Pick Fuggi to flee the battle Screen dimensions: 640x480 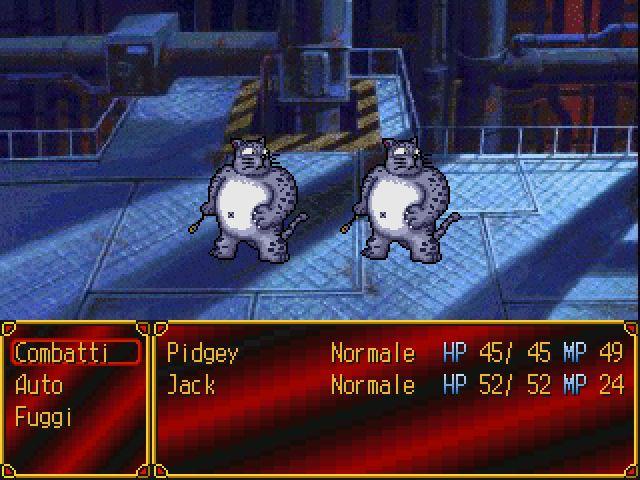point(44,417)
